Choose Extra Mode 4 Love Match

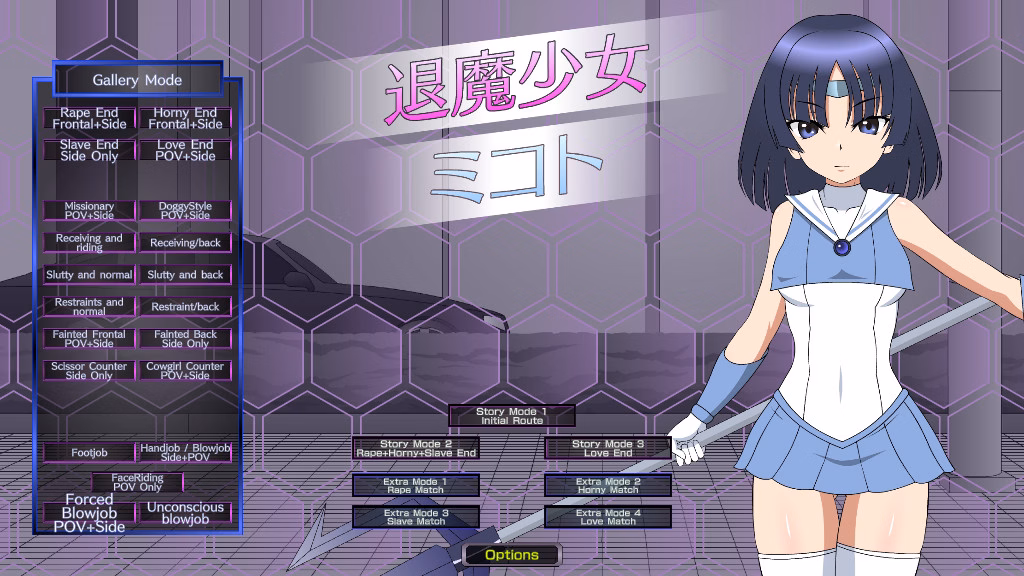tap(608, 517)
